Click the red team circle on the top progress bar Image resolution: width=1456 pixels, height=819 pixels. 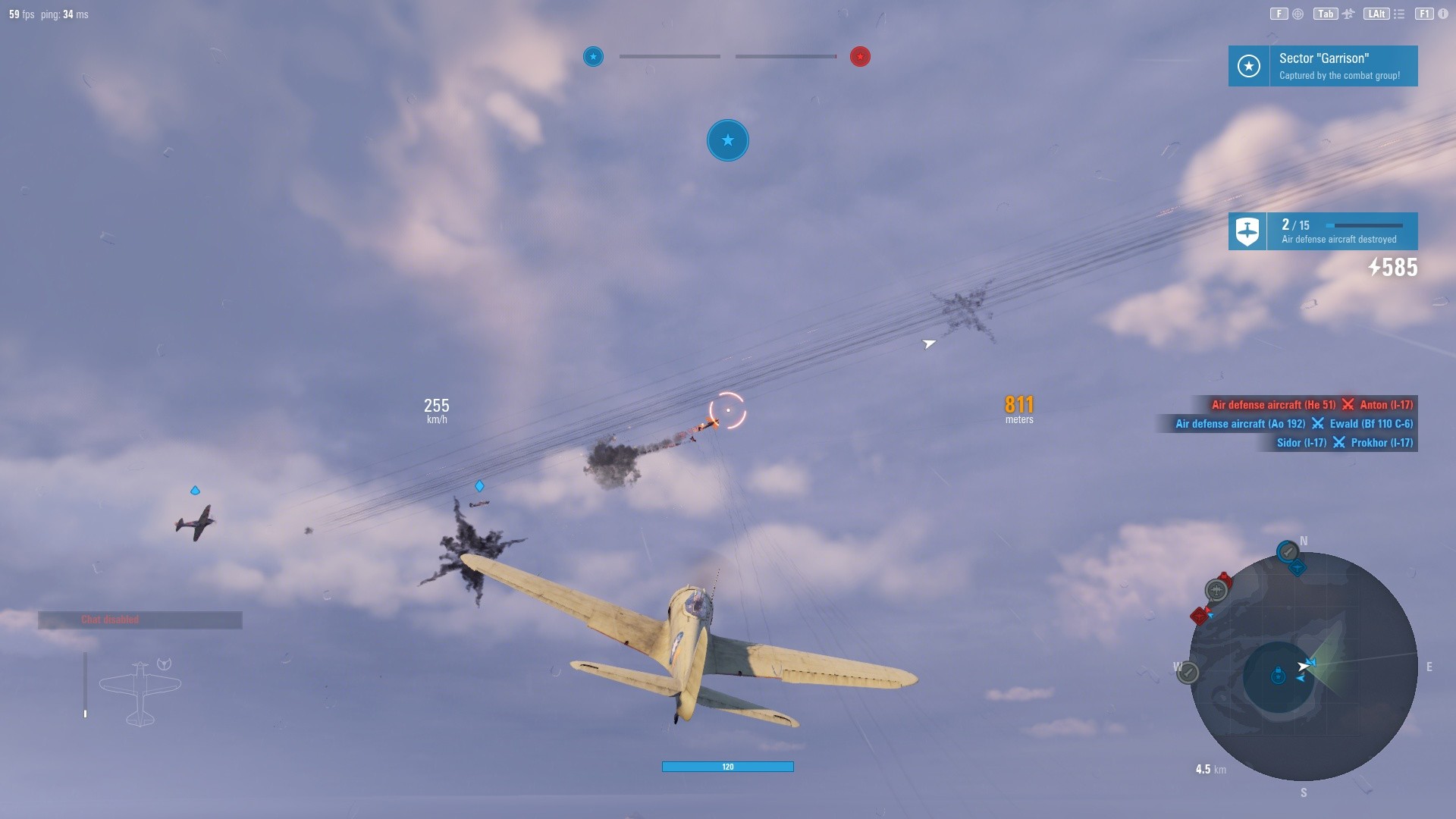(x=859, y=56)
